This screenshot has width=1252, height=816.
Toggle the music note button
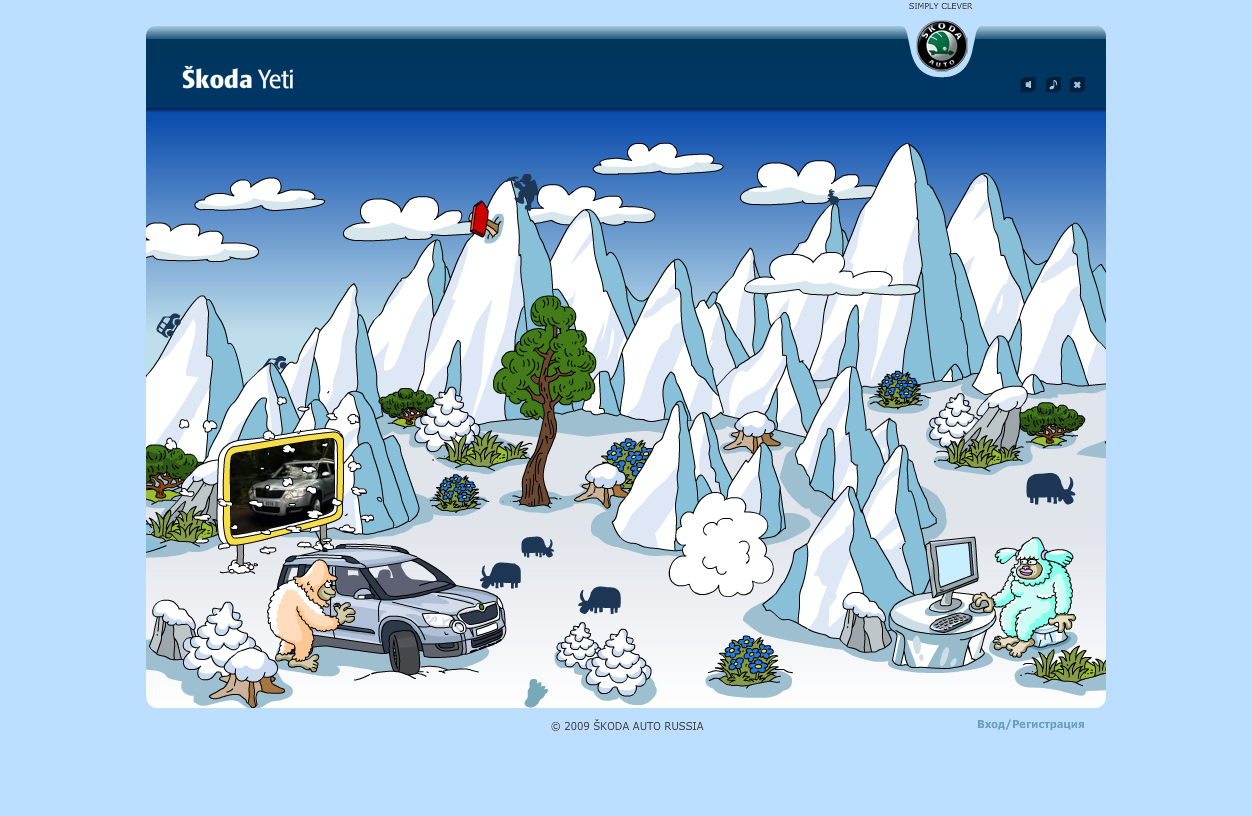tap(1053, 85)
